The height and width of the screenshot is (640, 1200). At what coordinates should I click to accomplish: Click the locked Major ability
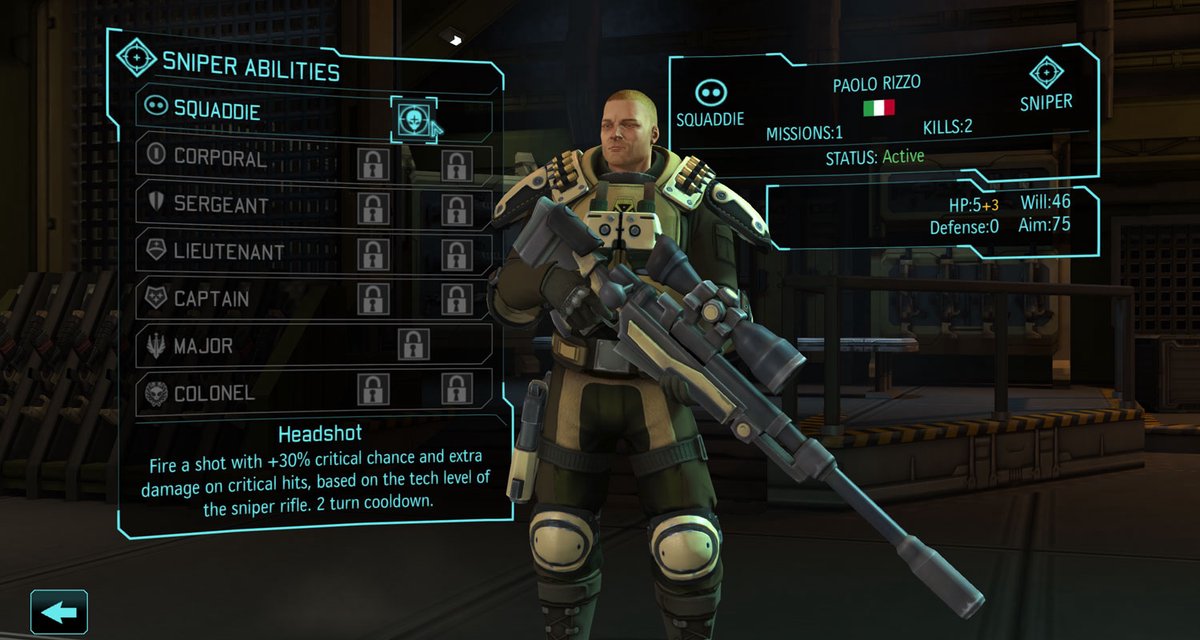coord(413,345)
